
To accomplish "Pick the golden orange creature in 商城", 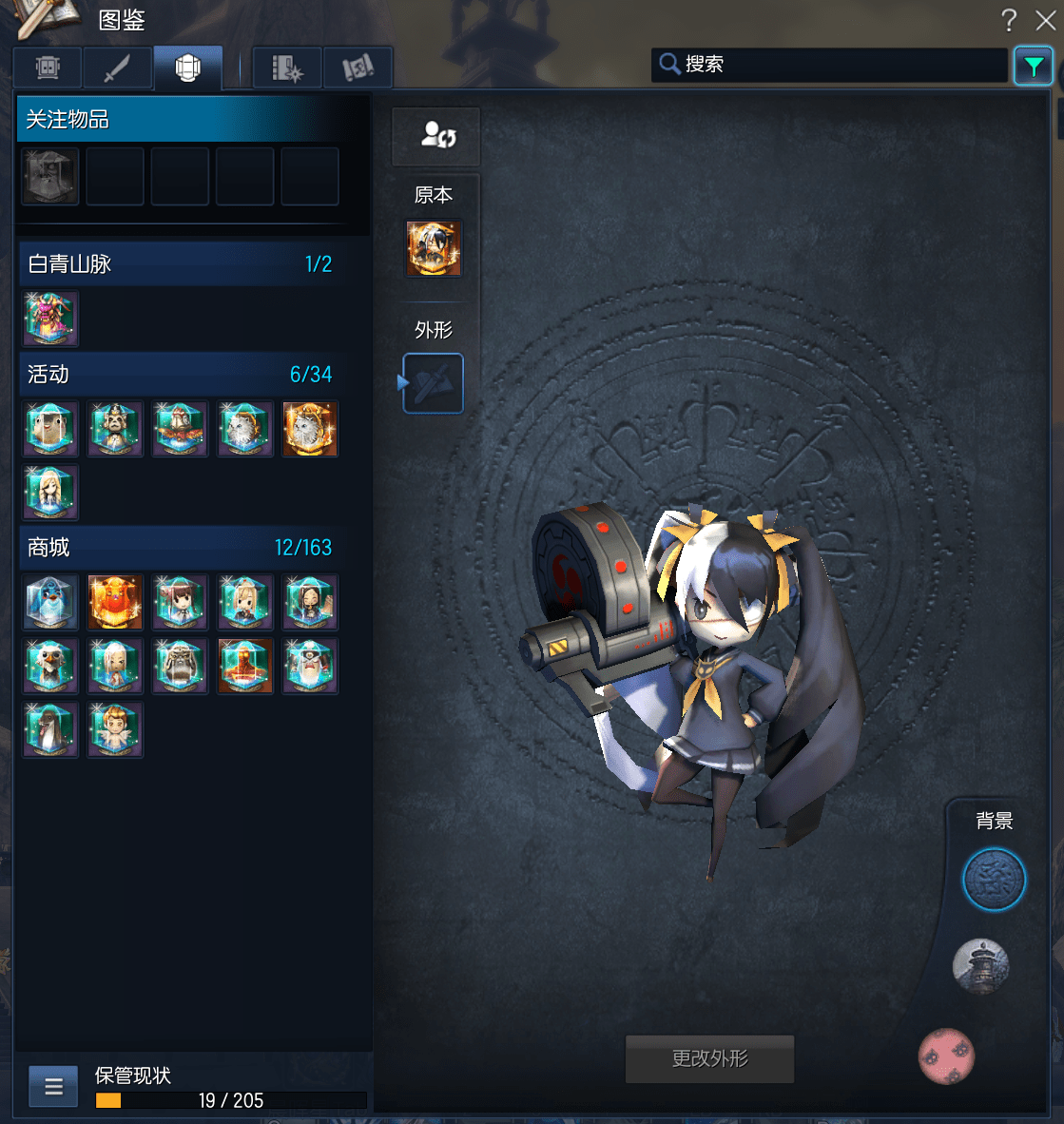I will 115,602.
